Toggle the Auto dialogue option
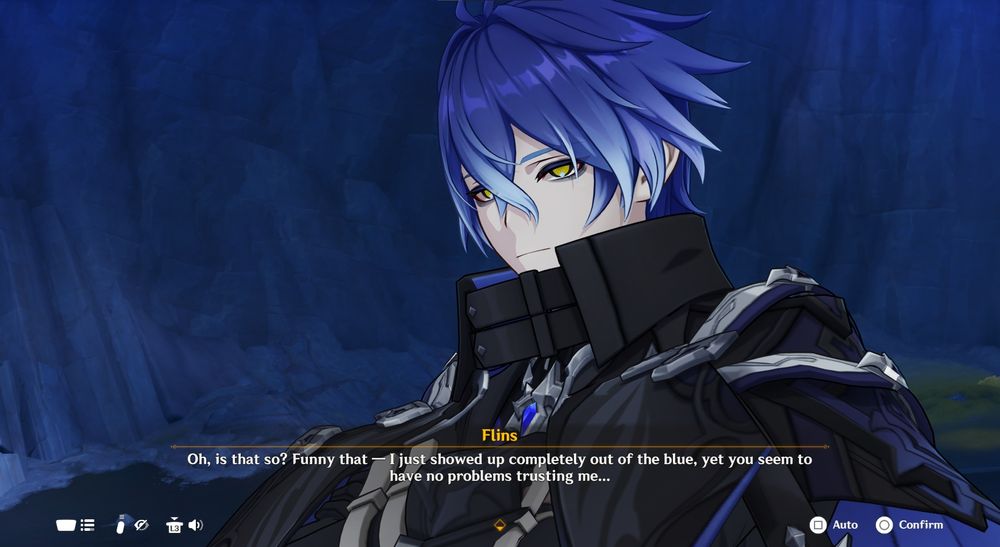Viewport: 1000px width, 547px height. (833, 524)
